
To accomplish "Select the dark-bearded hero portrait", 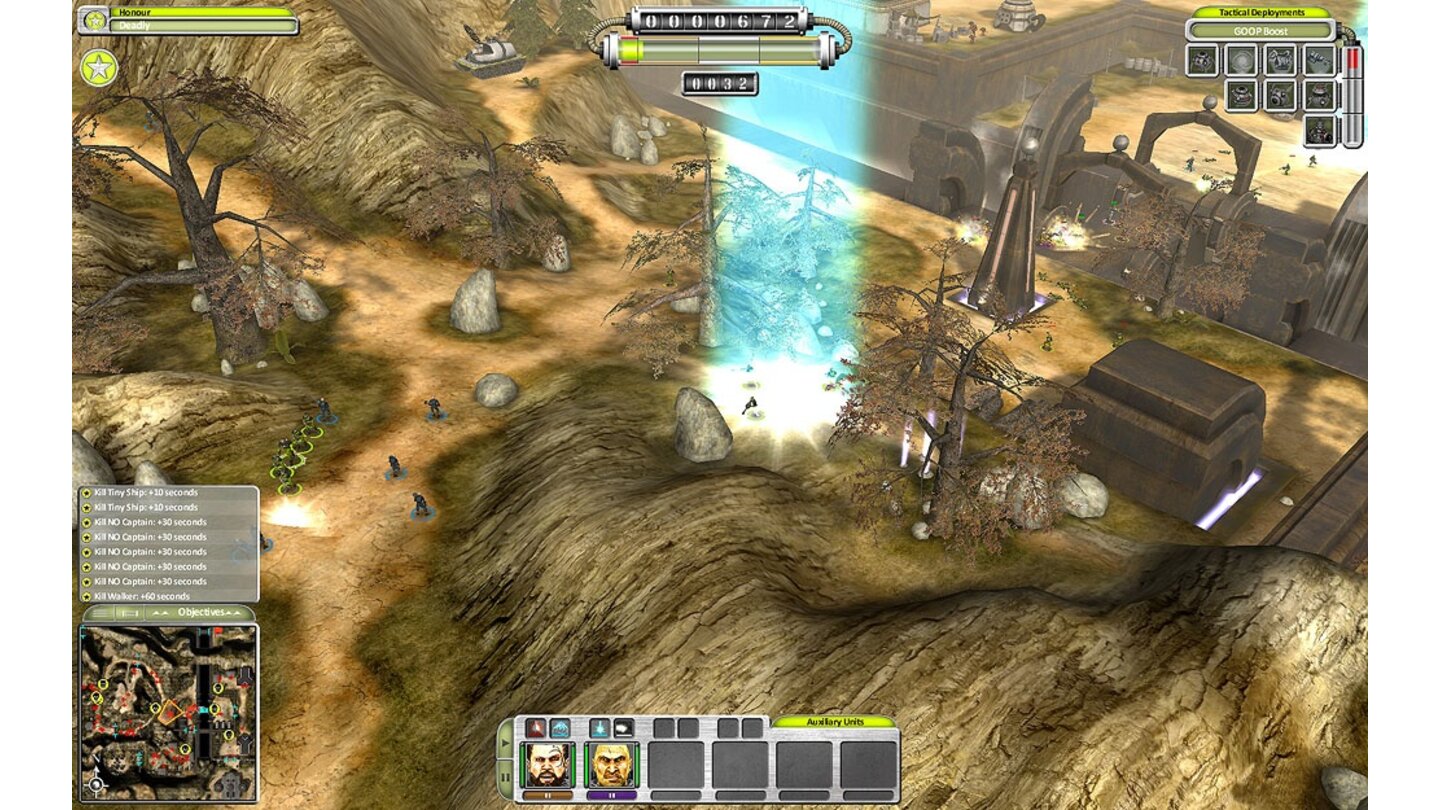I will tap(547, 764).
